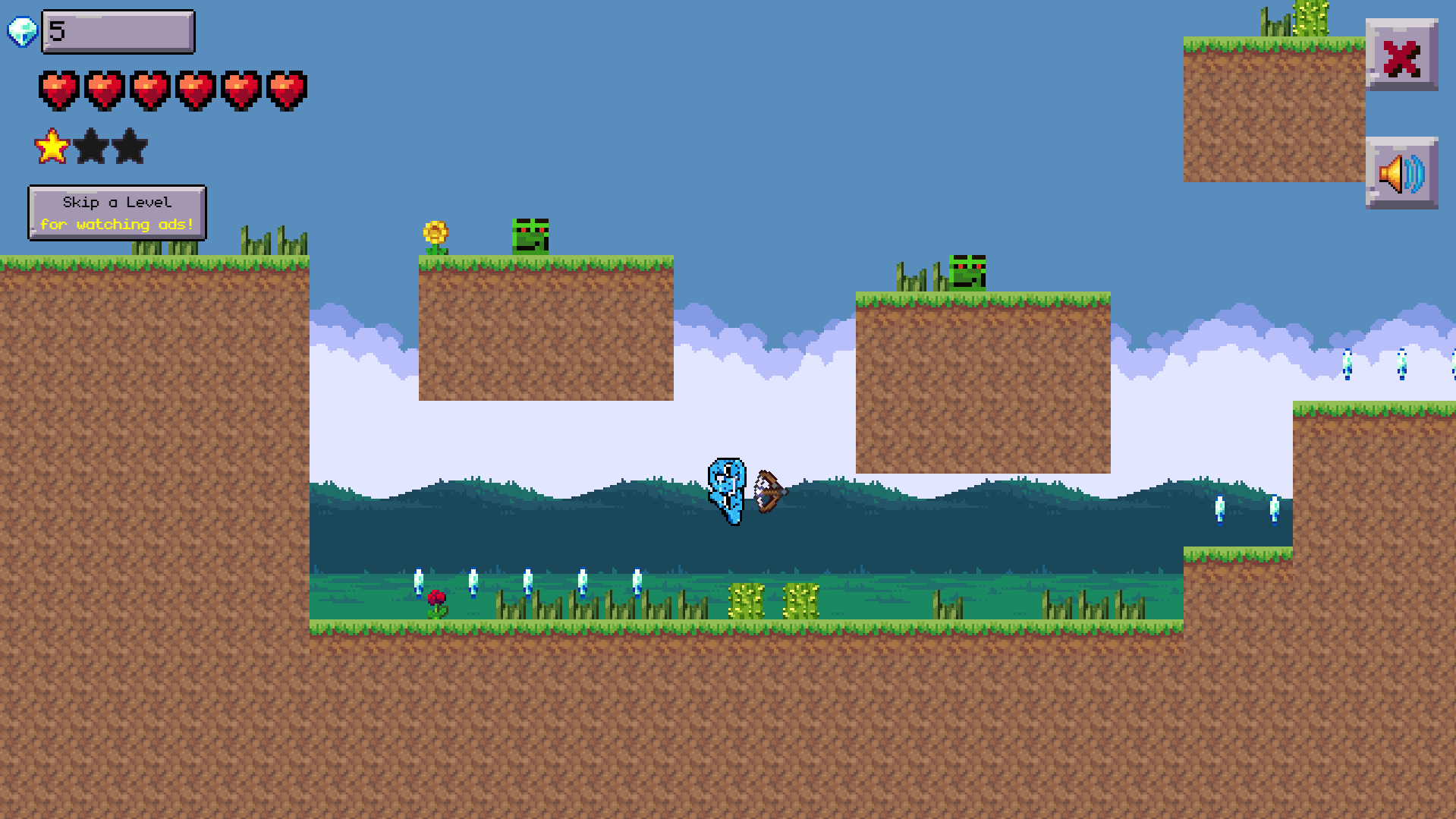The image size is (1456, 819).
Task: Click the blue diamond gem icon
Action: click(23, 30)
